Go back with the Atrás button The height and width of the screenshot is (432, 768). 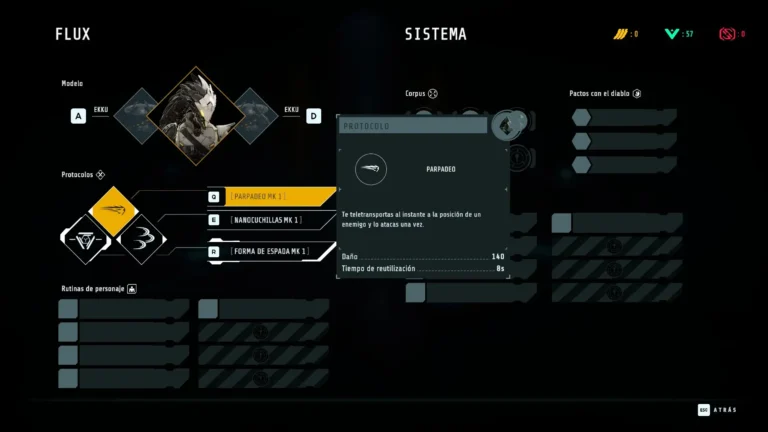tap(716, 409)
